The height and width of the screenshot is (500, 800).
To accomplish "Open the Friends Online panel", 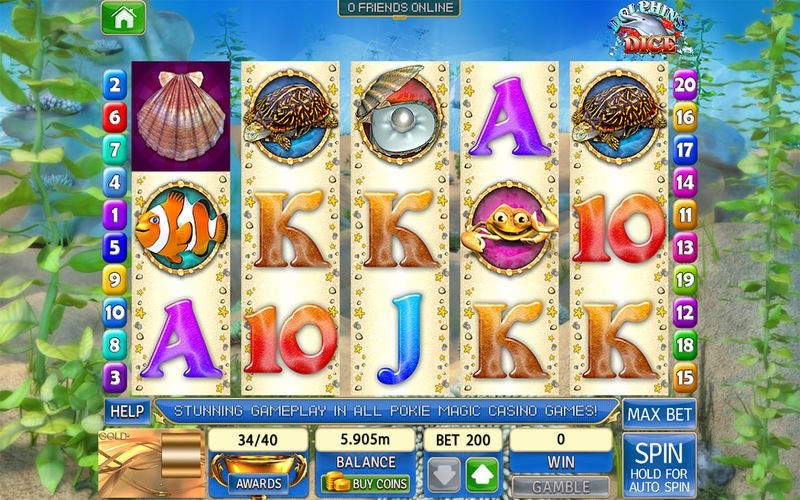I will (x=398, y=8).
